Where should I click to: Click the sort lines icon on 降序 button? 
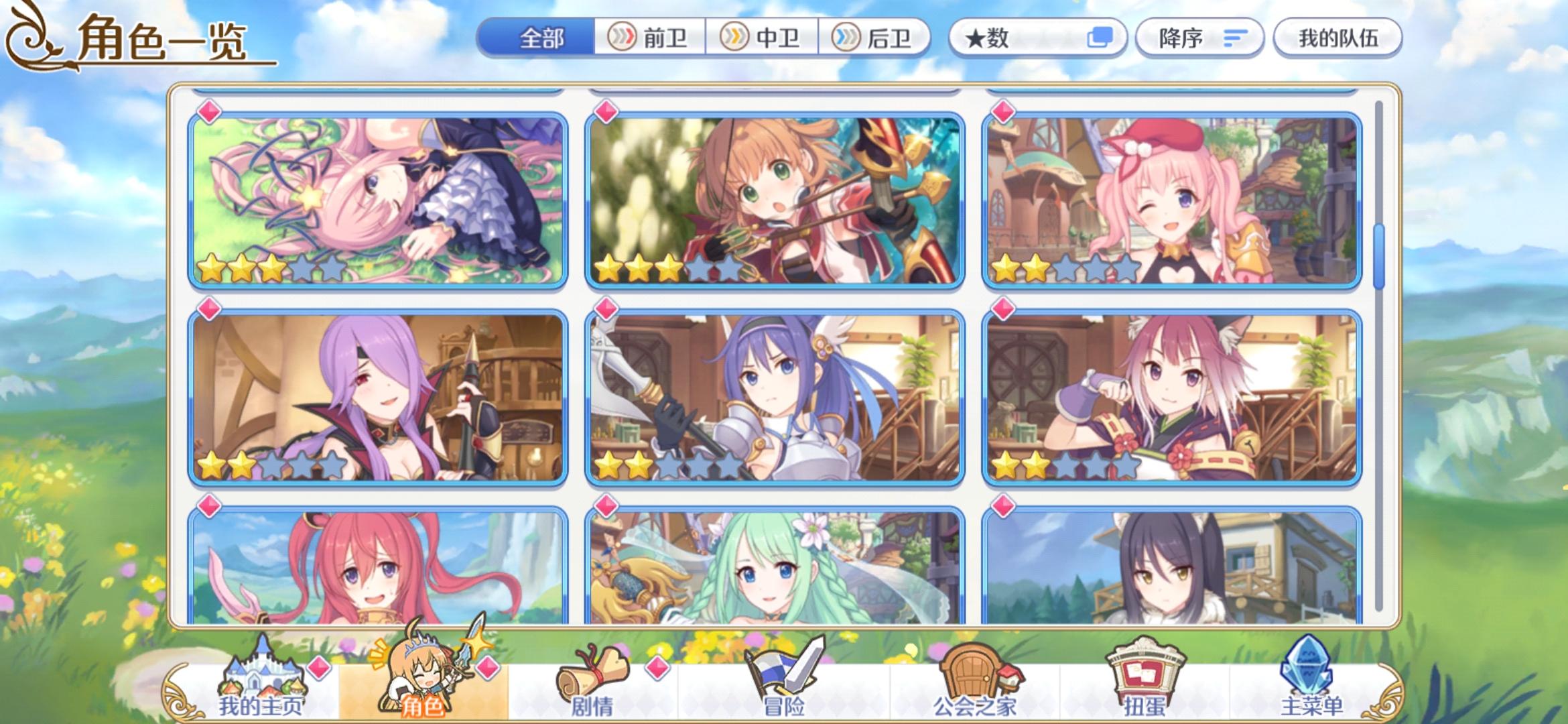tap(1235, 38)
